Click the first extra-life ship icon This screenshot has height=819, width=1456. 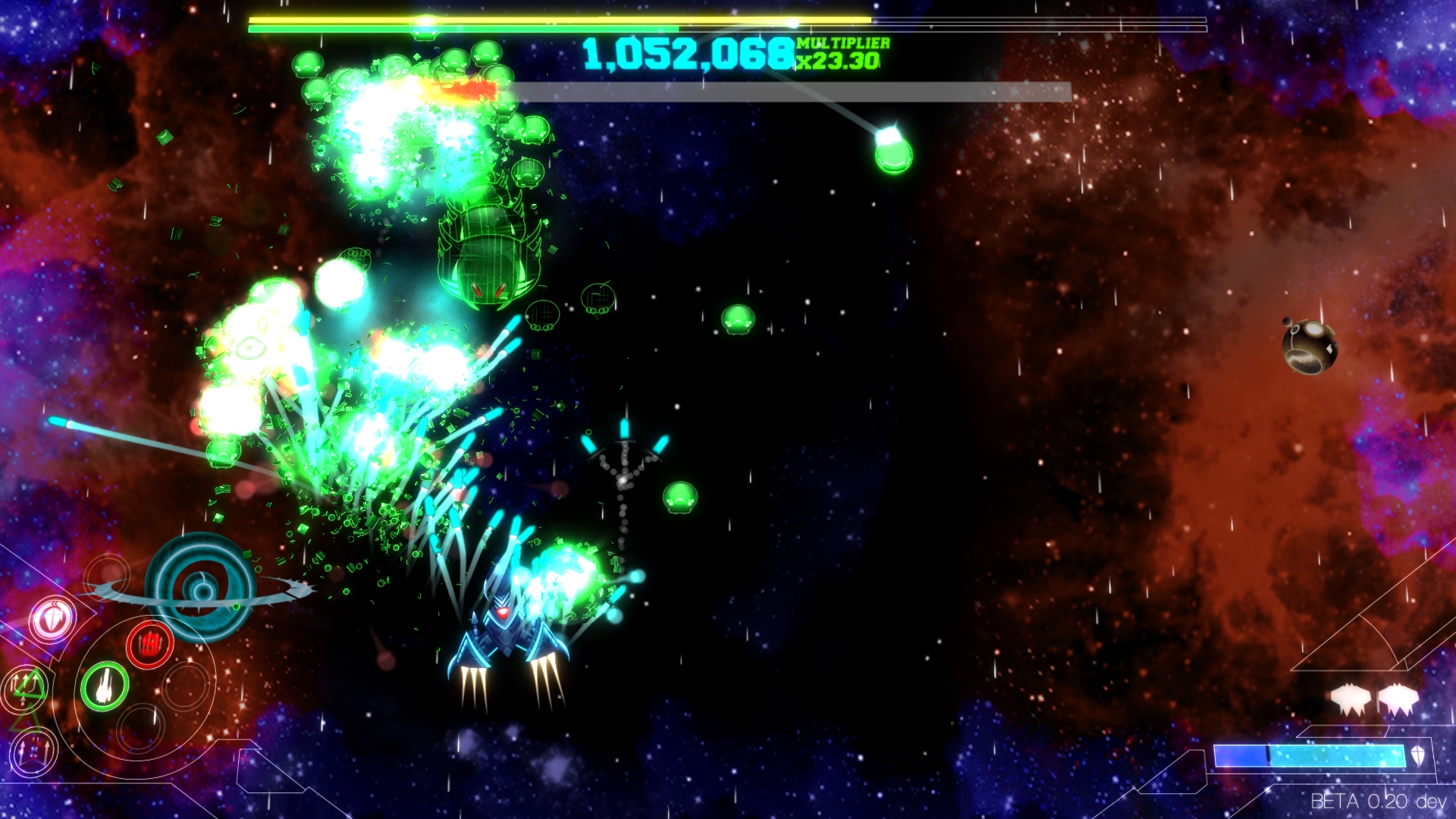click(1350, 698)
